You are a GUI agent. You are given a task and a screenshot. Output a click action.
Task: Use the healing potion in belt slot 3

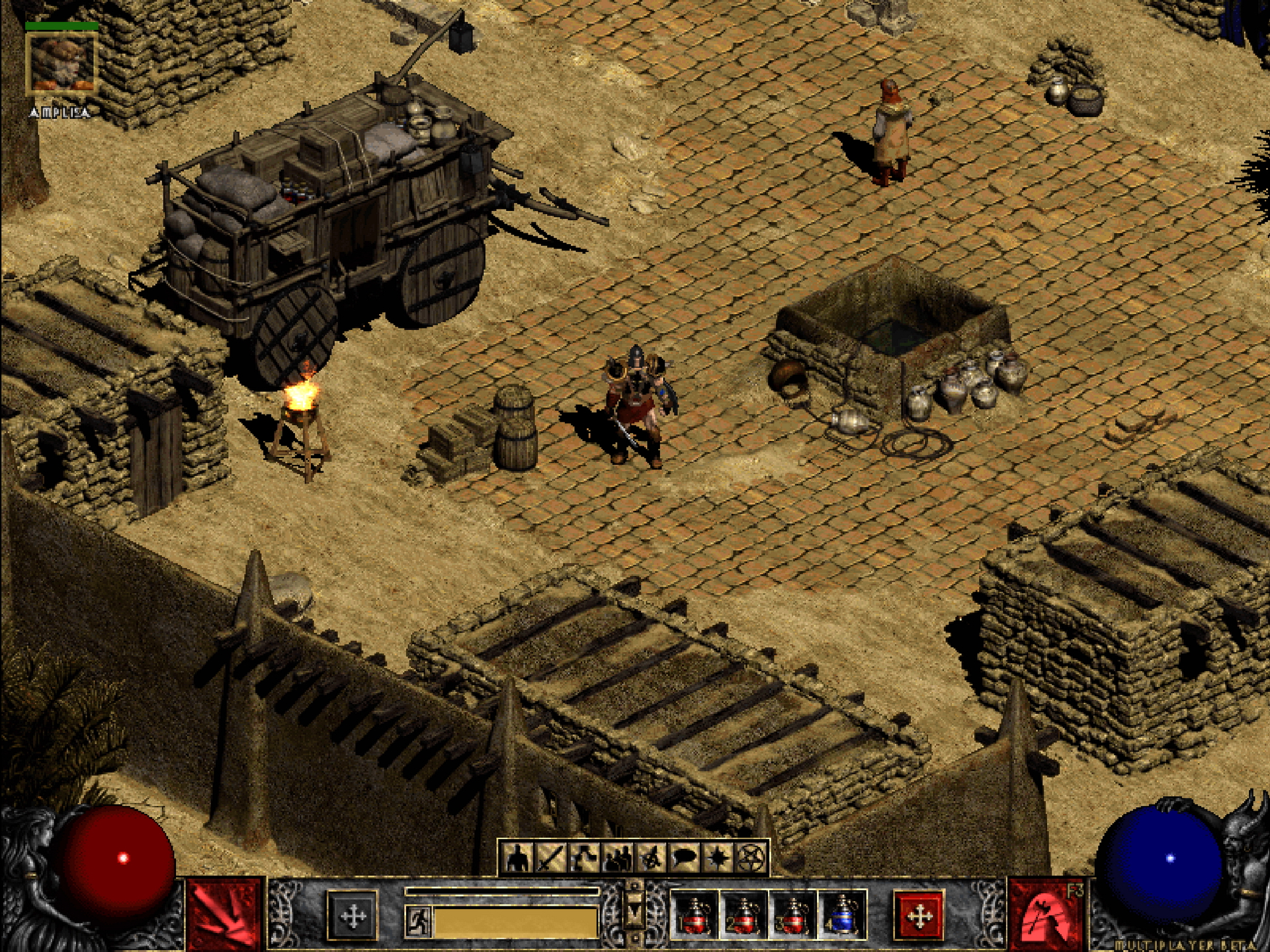[x=793, y=916]
